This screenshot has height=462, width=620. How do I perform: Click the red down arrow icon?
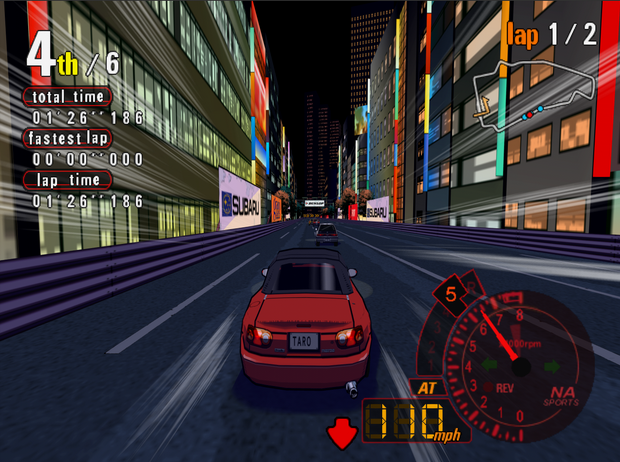click(x=341, y=433)
